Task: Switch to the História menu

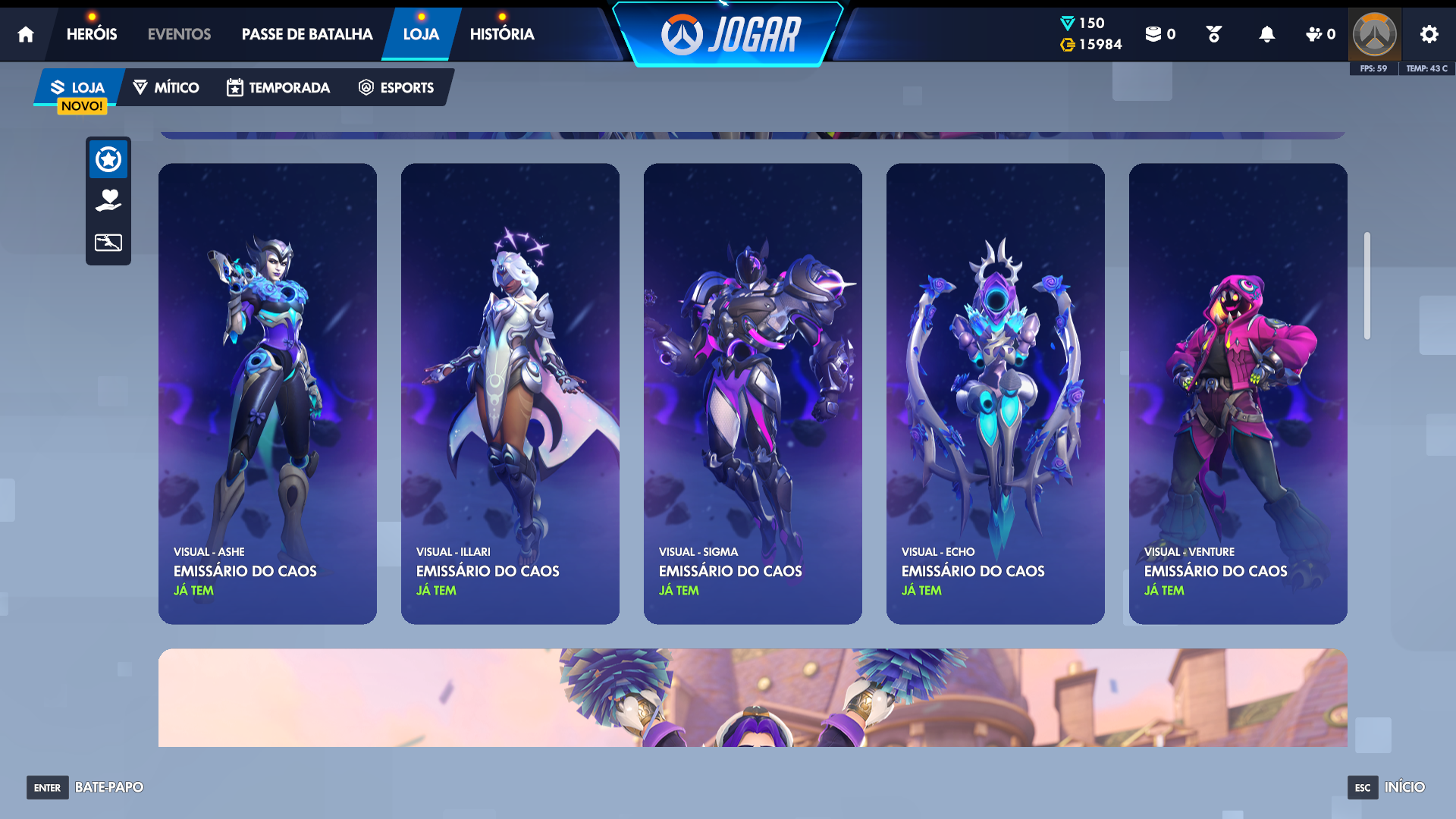Action: click(502, 34)
